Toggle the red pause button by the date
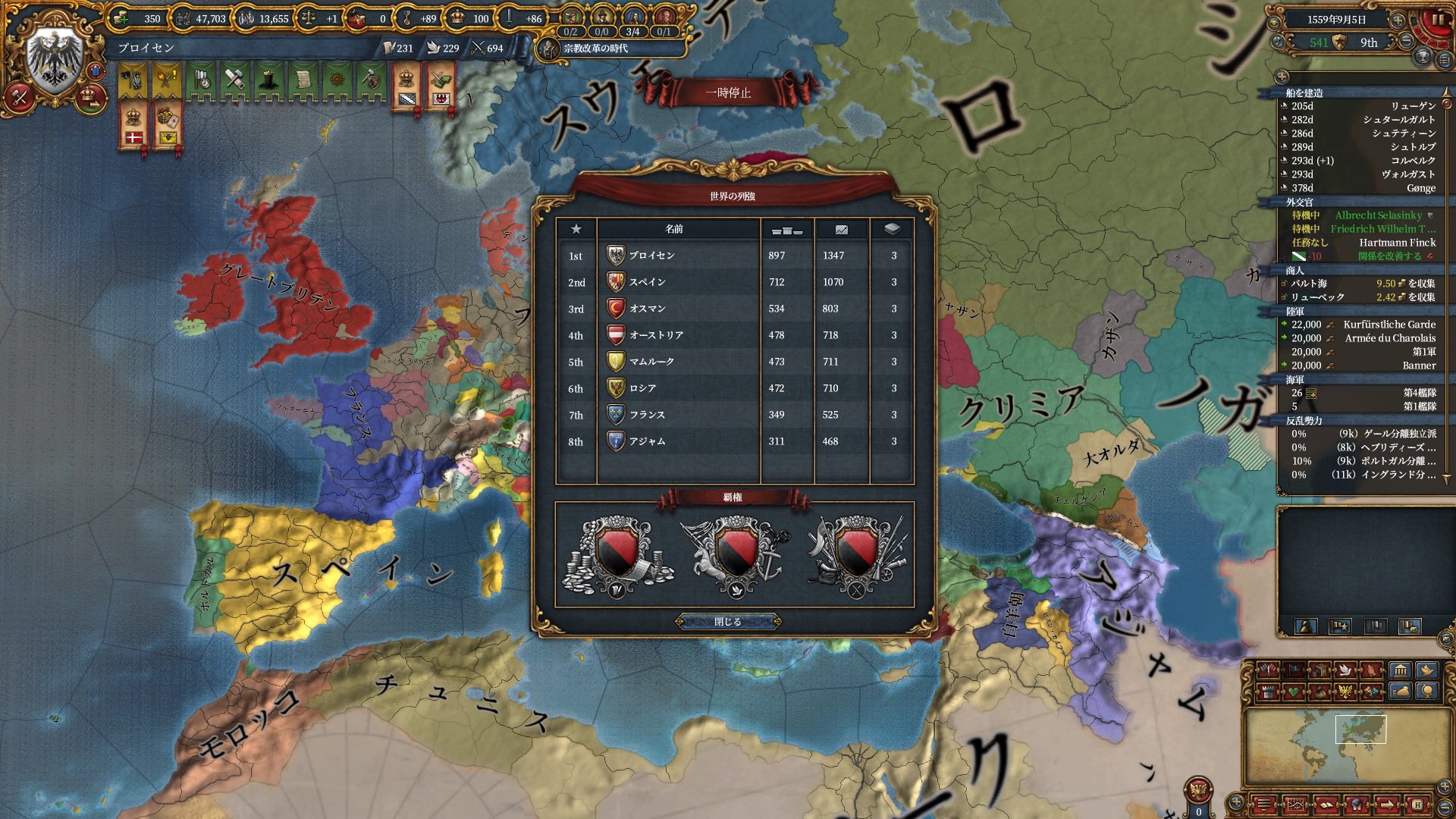The image size is (1456, 819). pos(1436,20)
